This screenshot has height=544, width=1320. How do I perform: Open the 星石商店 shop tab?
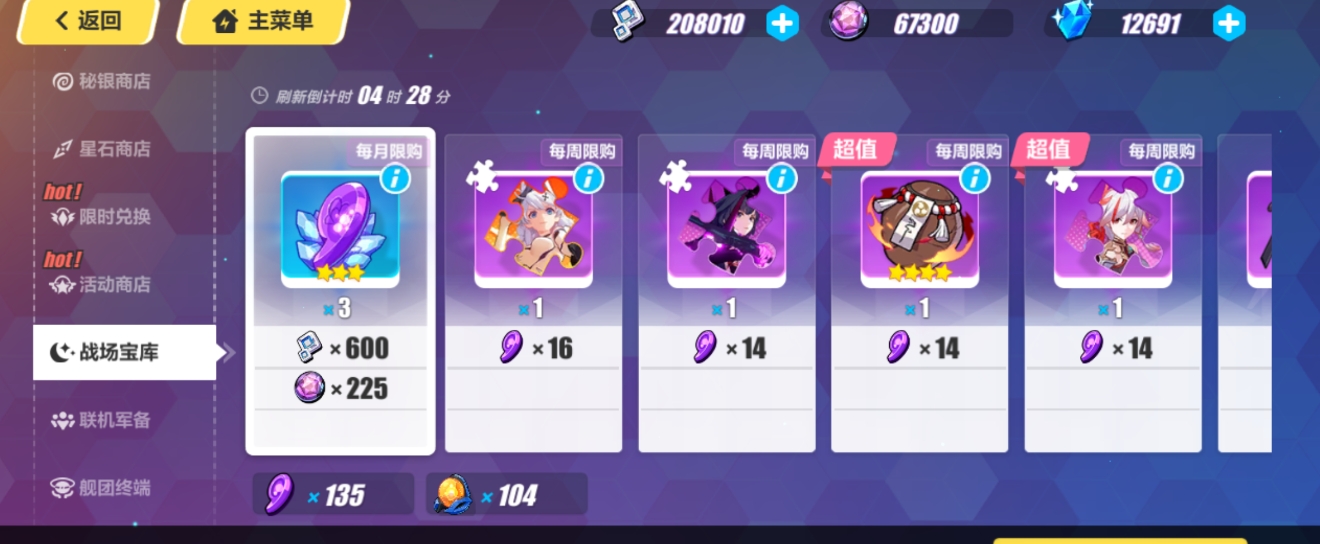[114, 149]
